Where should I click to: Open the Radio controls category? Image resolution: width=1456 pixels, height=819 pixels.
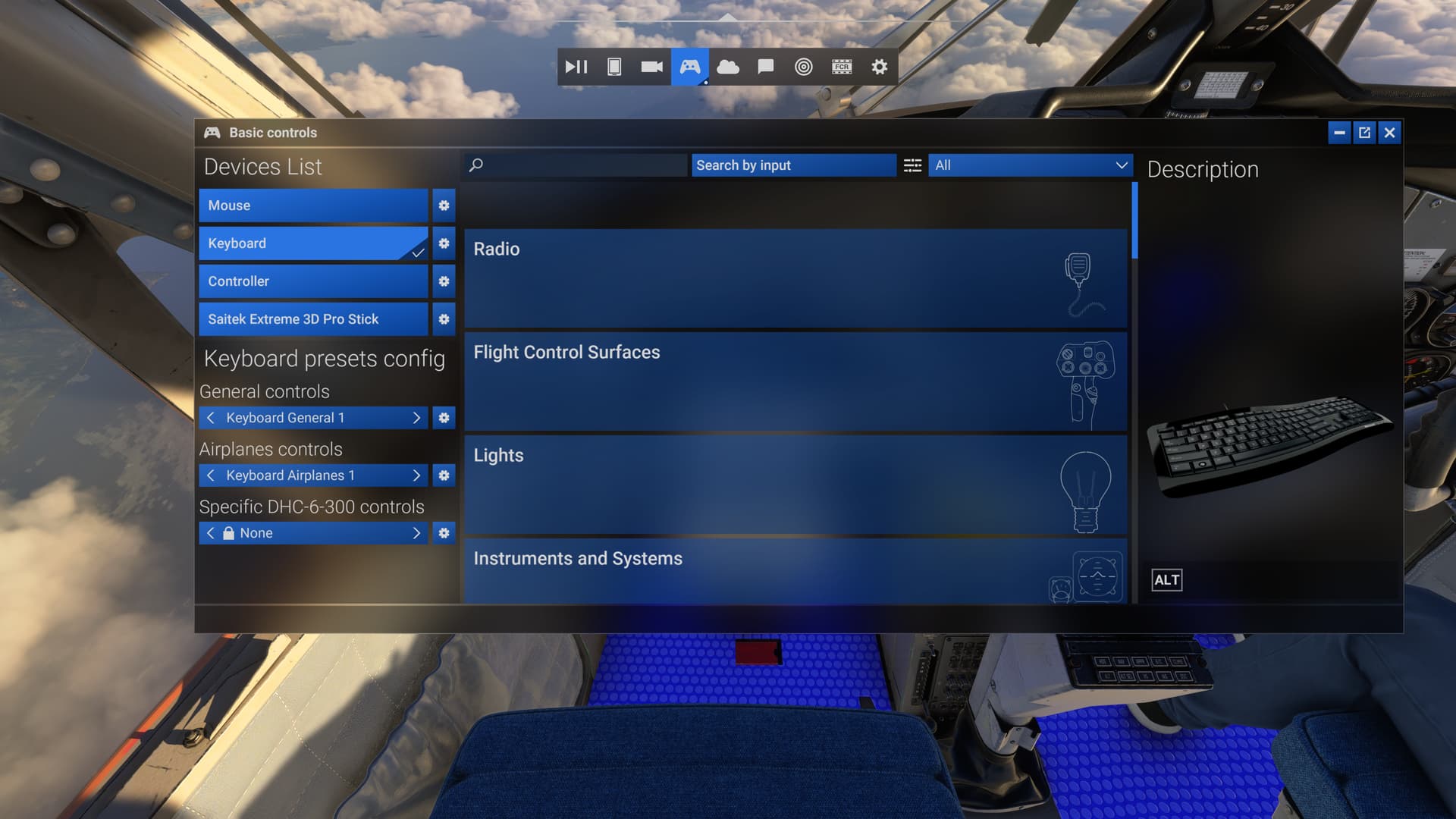[794, 278]
